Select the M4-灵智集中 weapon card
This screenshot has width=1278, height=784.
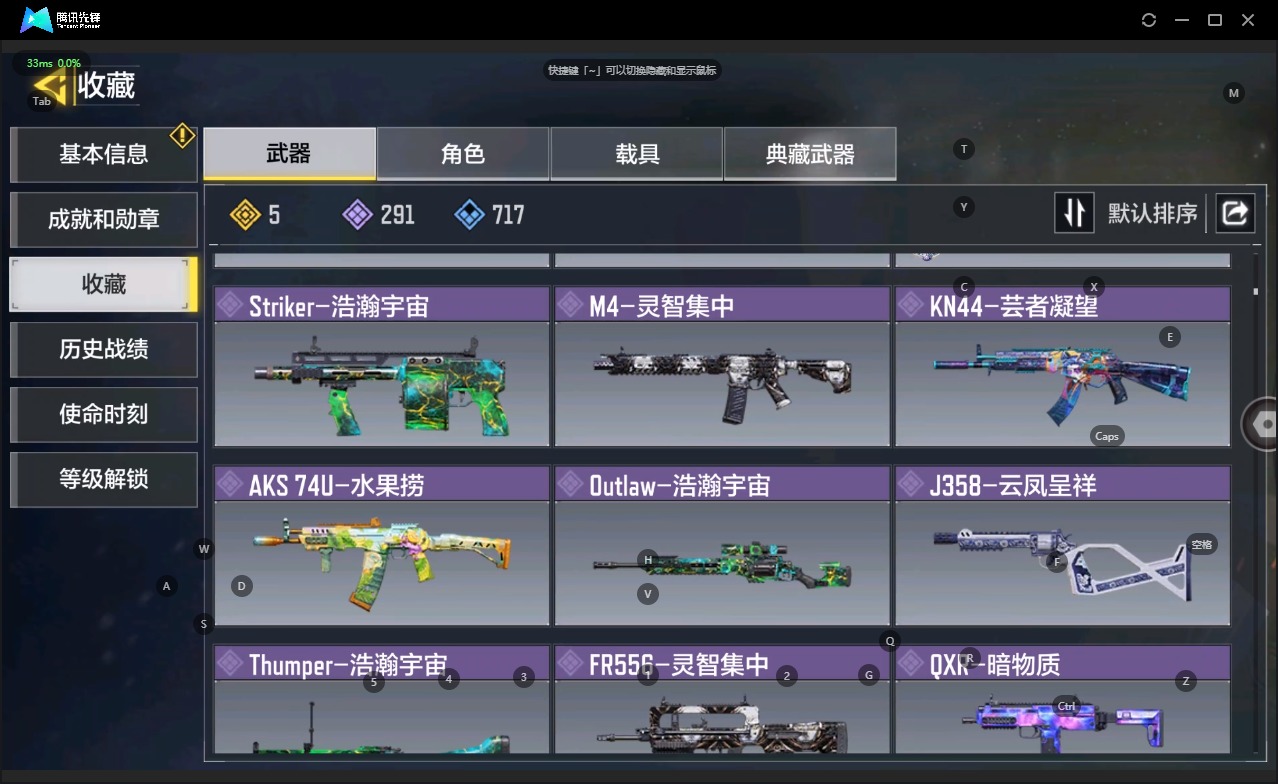(722, 367)
